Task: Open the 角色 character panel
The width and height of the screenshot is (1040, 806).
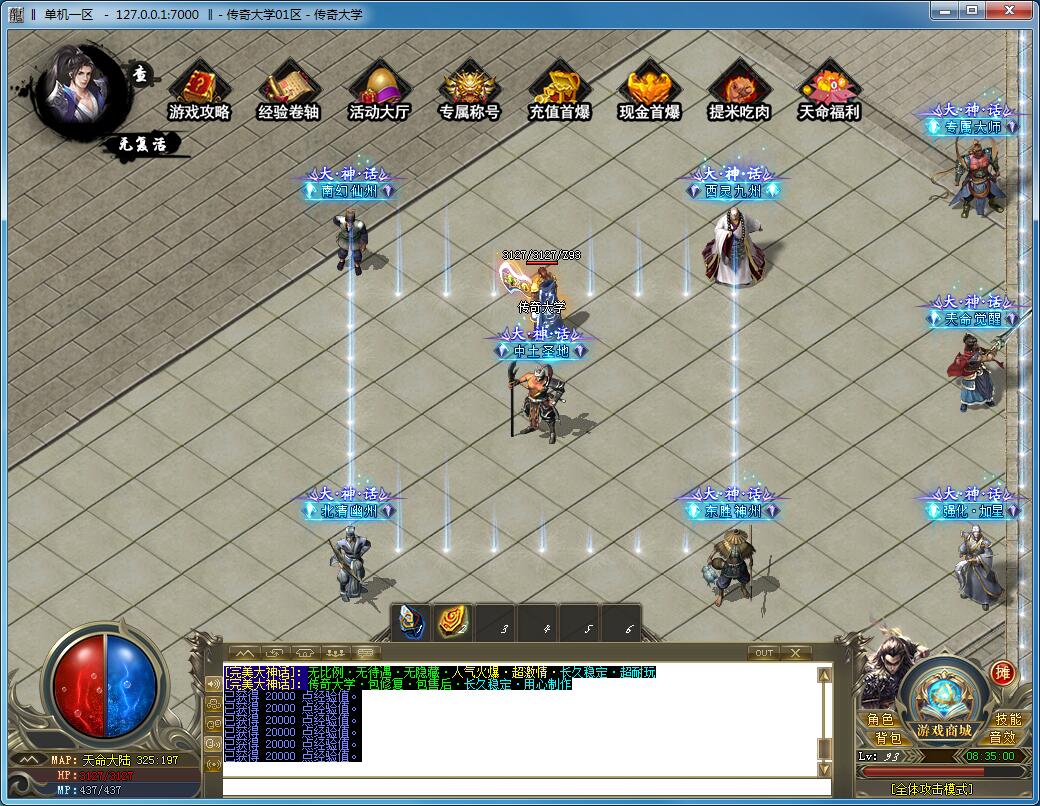Action: click(x=881, y=720)
